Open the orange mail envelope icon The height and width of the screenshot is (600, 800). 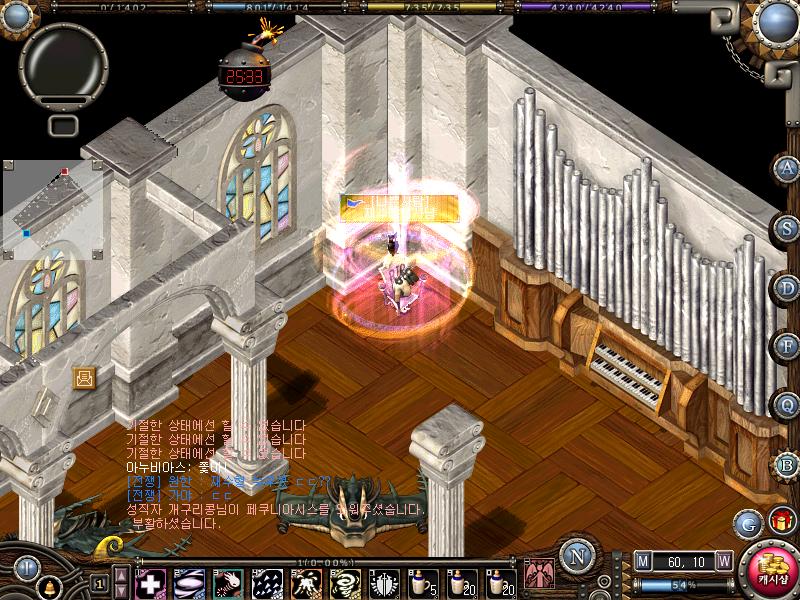(x=85, y=377)
